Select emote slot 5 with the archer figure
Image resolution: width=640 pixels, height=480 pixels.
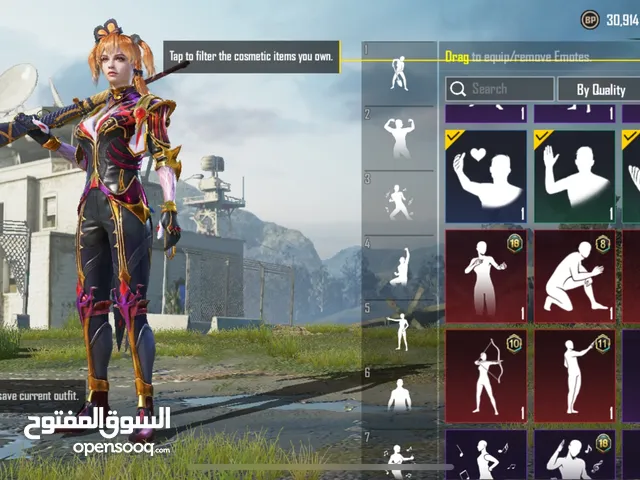(x=399, y=332)
